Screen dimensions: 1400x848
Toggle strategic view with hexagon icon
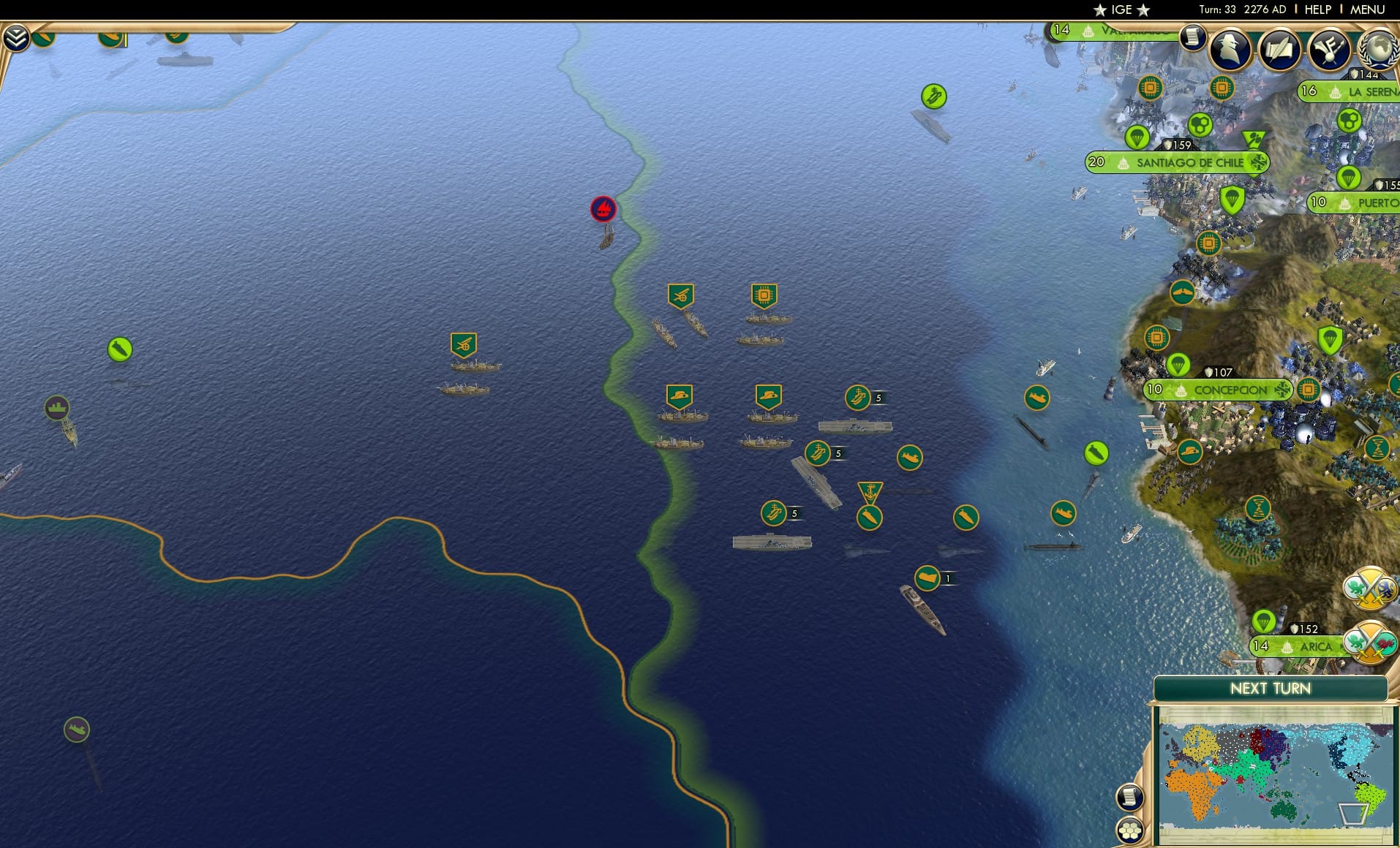(1130, 829)
